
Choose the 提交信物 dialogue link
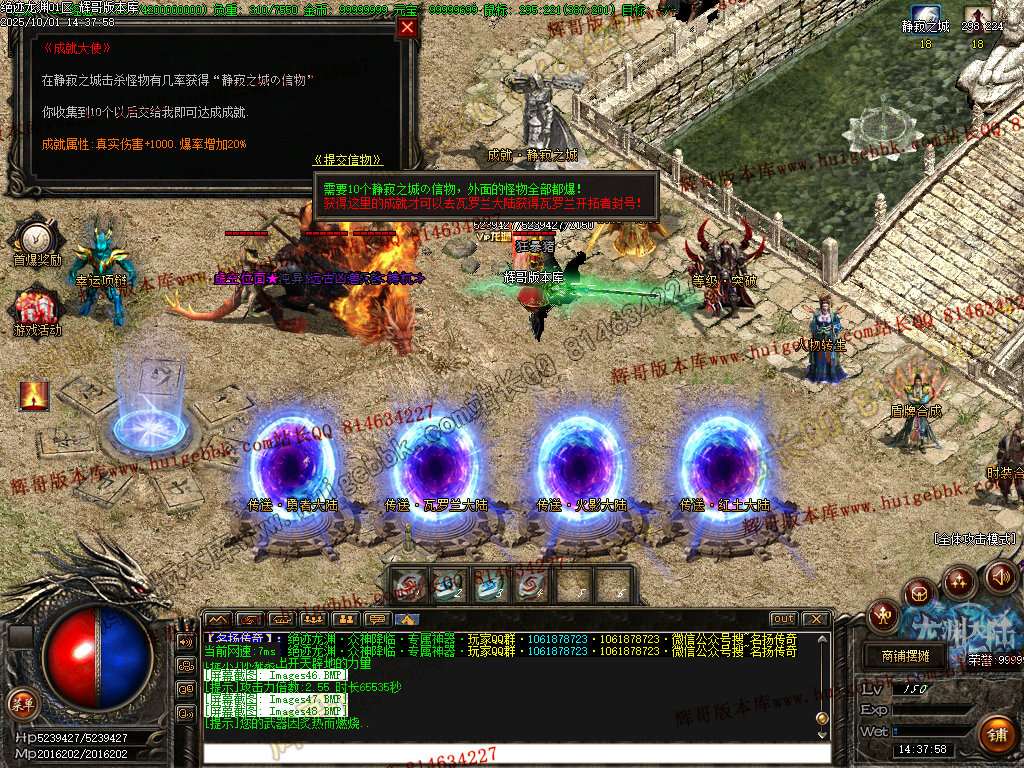tap(347, 160)
